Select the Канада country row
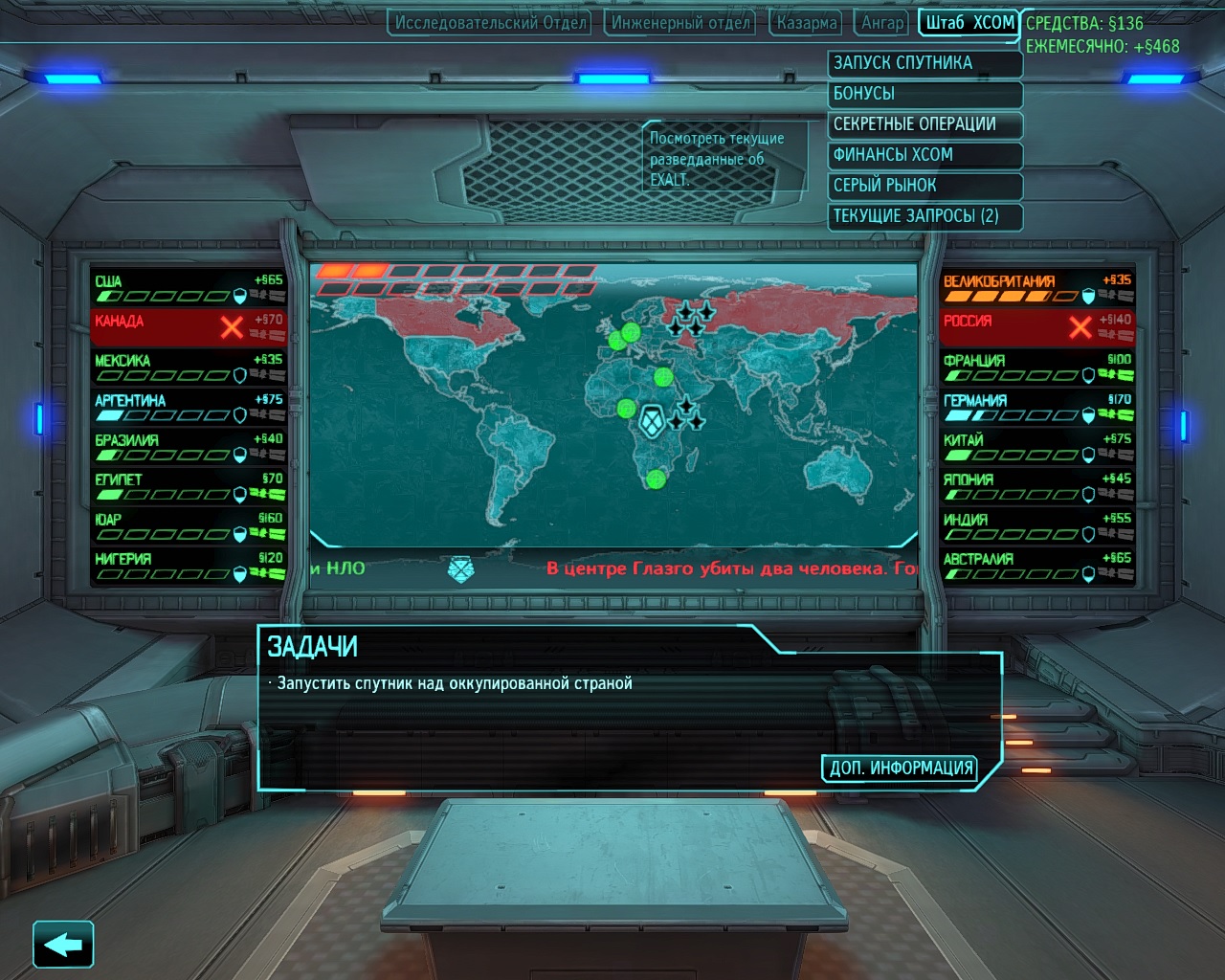The height and width of the screenshot is (980, 1225). click(188, 326)
